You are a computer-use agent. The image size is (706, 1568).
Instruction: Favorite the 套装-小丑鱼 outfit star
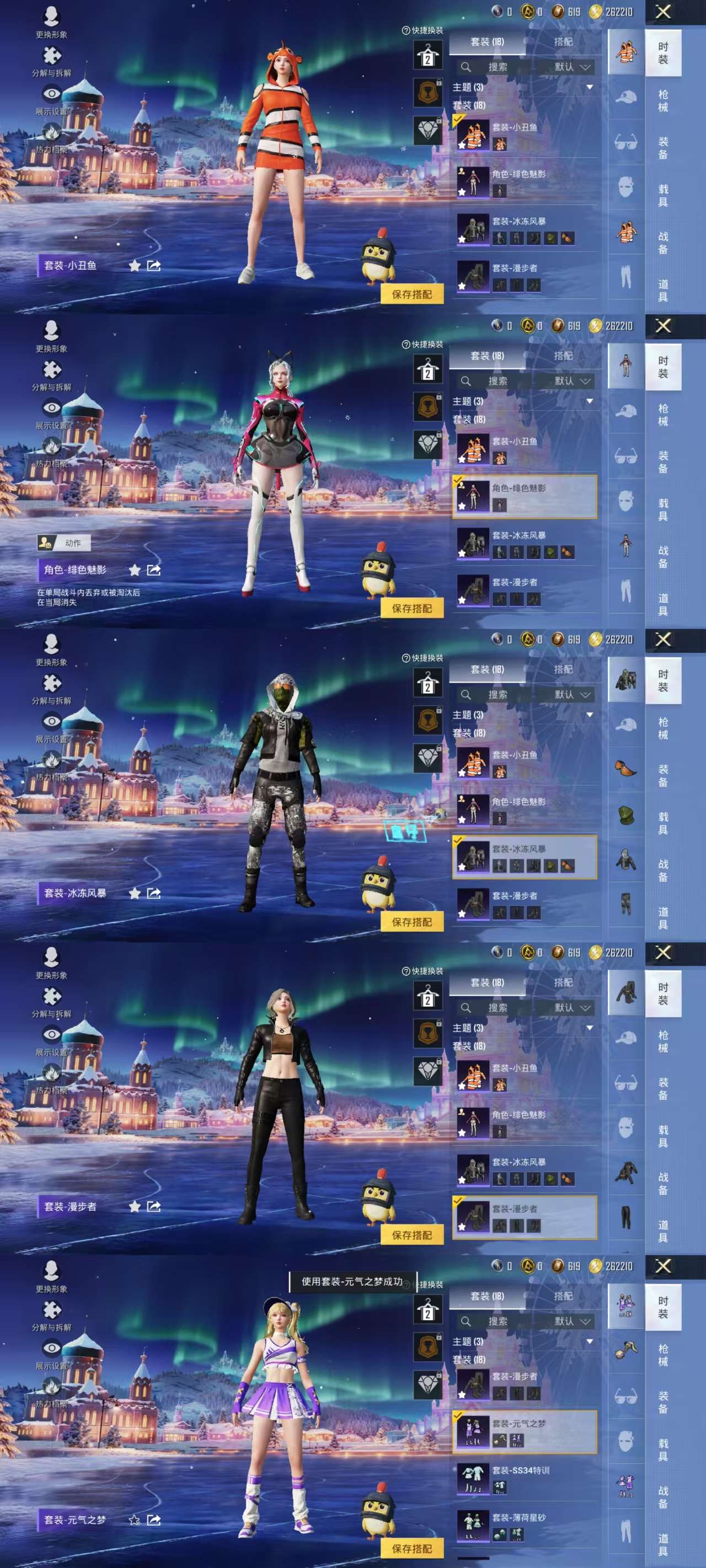coord(462,146)
